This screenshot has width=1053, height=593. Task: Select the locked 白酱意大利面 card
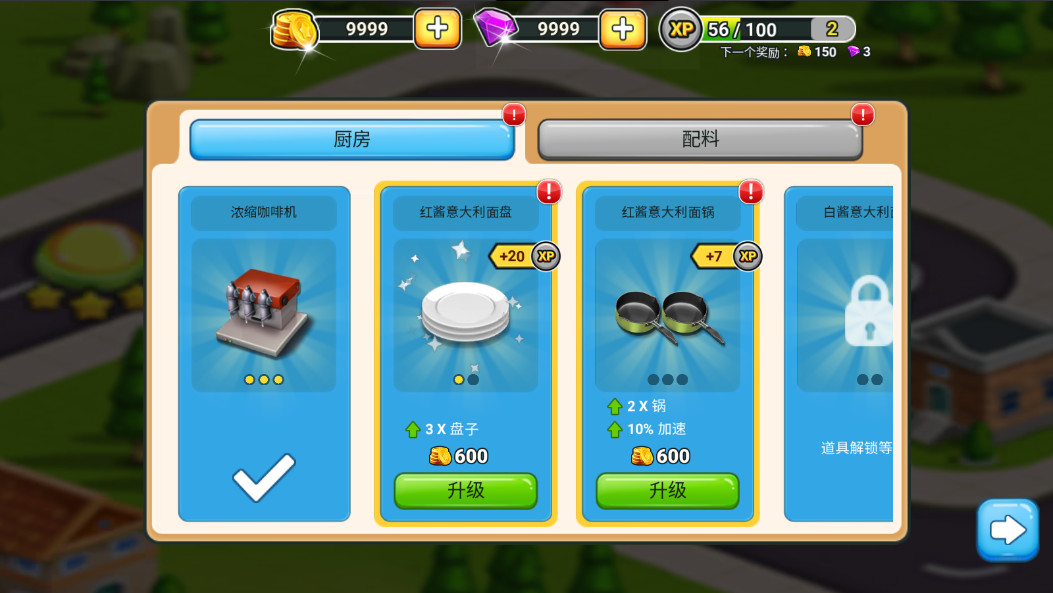tap(840, 352)
